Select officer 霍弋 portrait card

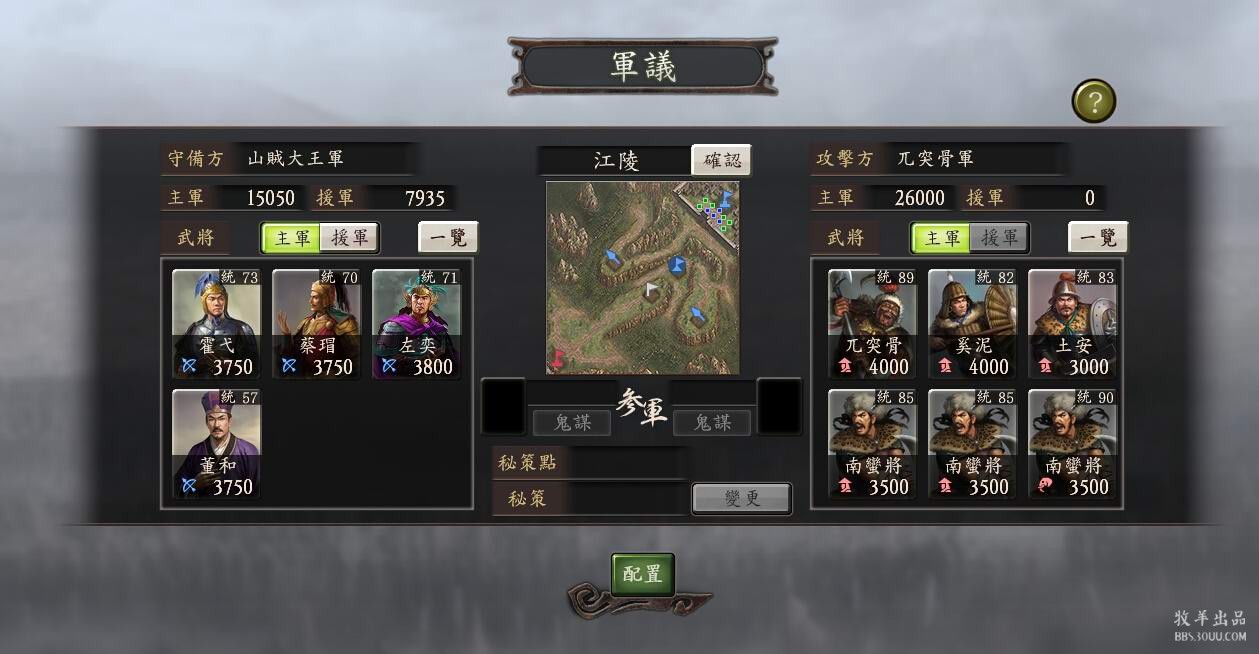point(217,324)
